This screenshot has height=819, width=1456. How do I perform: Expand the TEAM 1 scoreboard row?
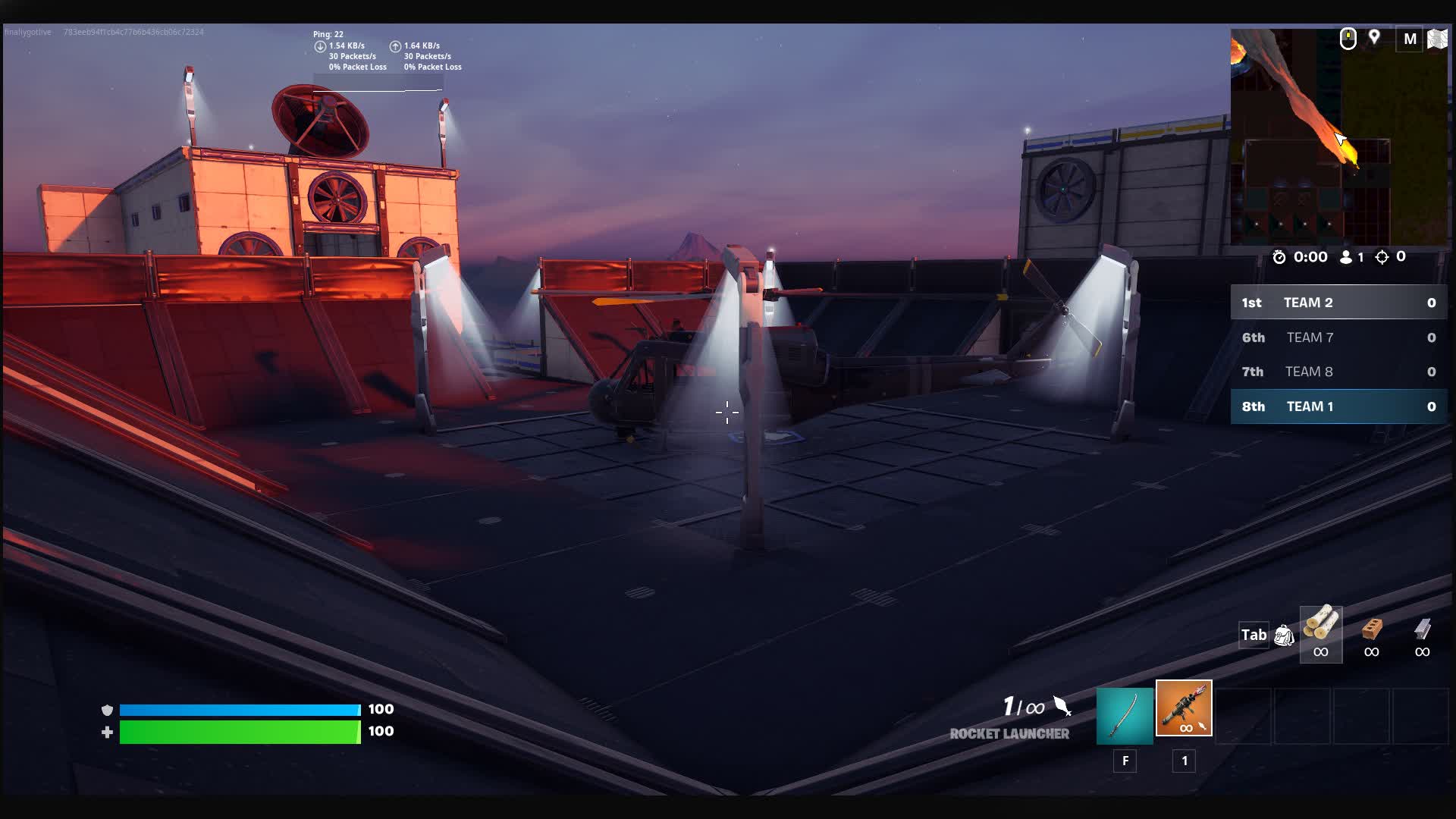click(1337, 406)
